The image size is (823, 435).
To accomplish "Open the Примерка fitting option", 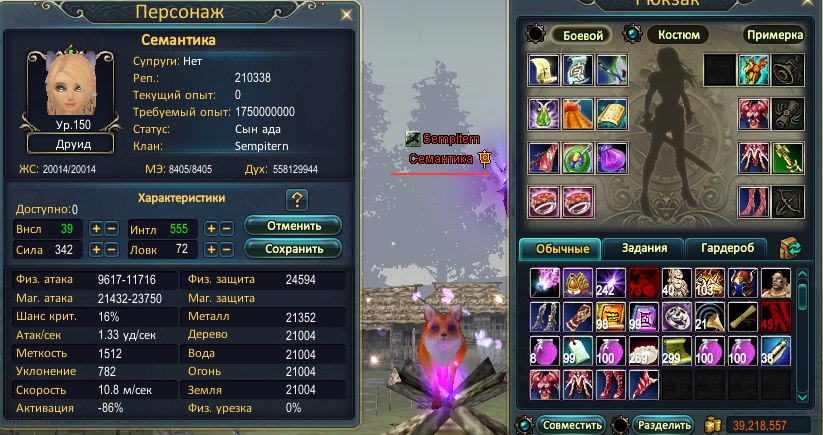I will (x=774, y=34).
